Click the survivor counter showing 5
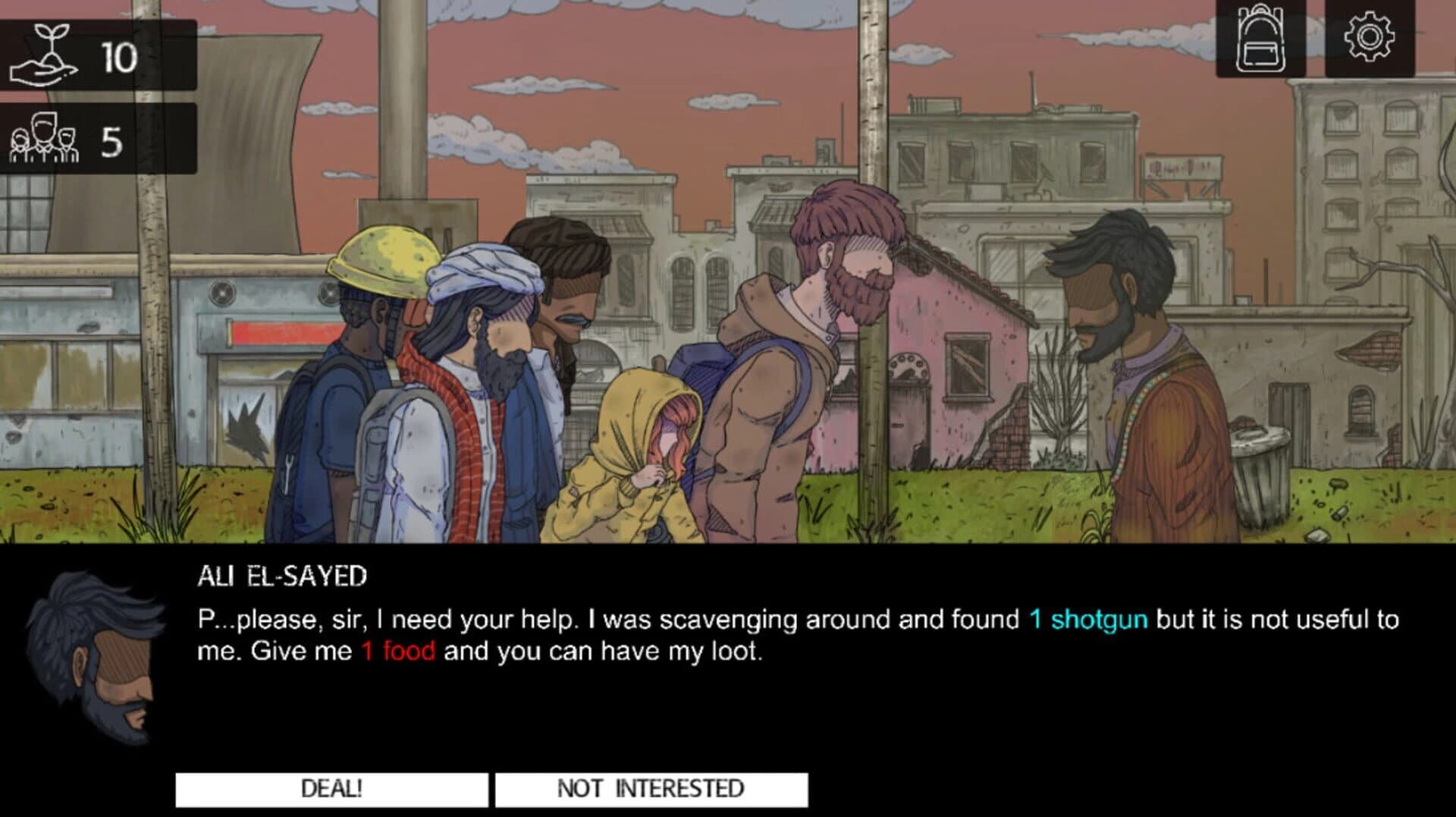Viewport: 1456px width, 817px height. 114,140
